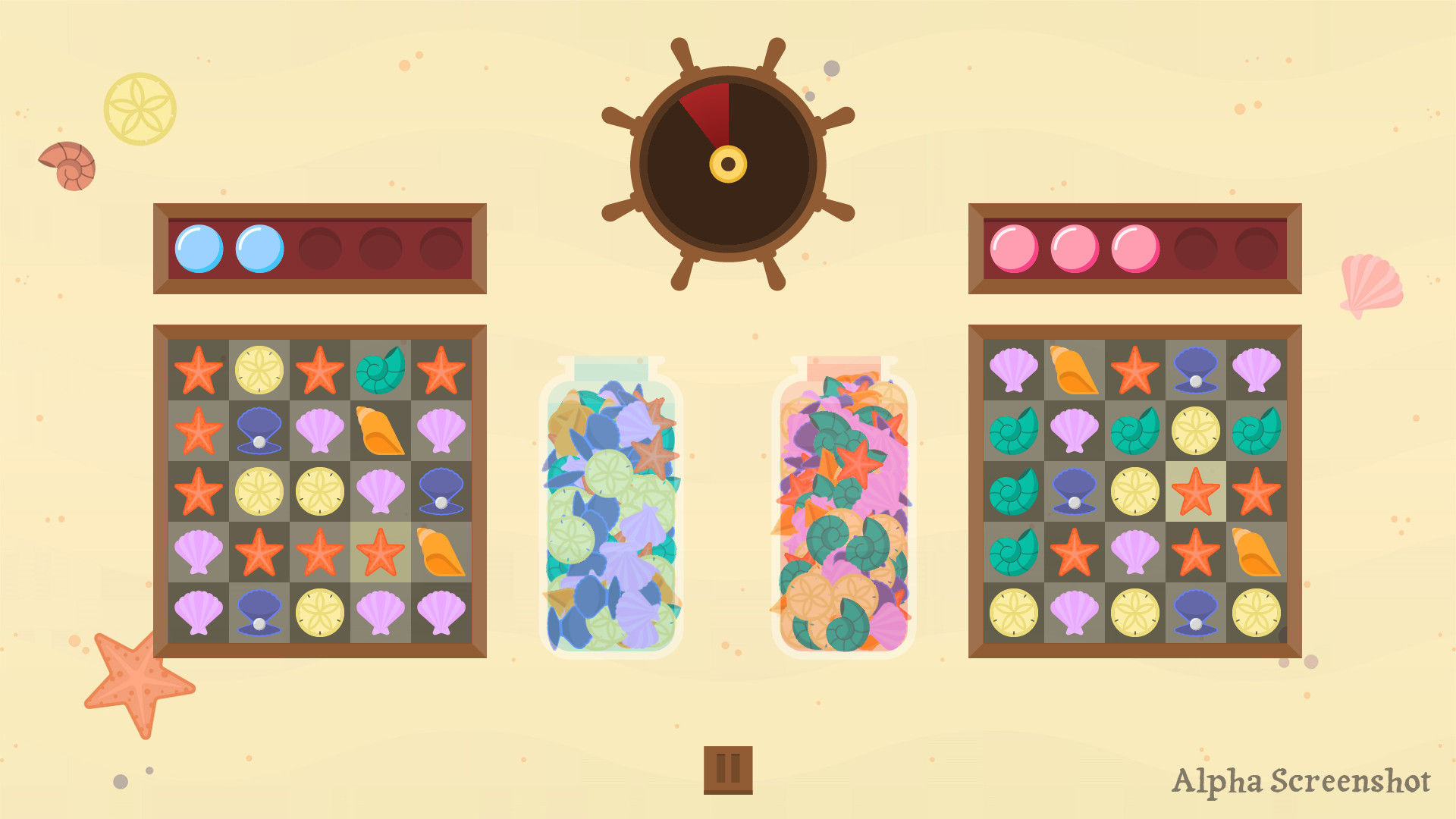Click the lid of the left collection jar
The image size is (1456, 819).
[610, 369]
